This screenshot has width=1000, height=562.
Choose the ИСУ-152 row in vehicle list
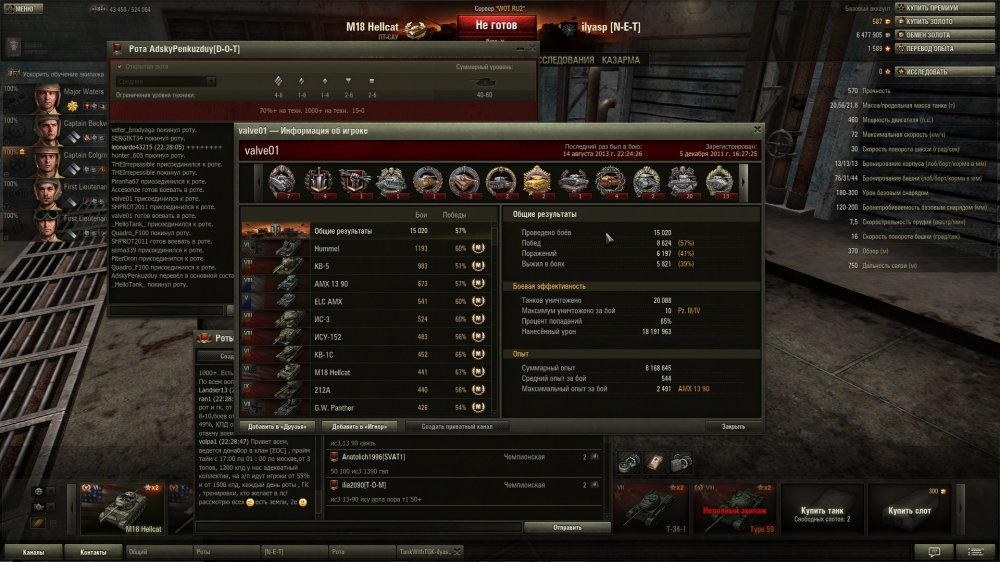pos(366,336)
